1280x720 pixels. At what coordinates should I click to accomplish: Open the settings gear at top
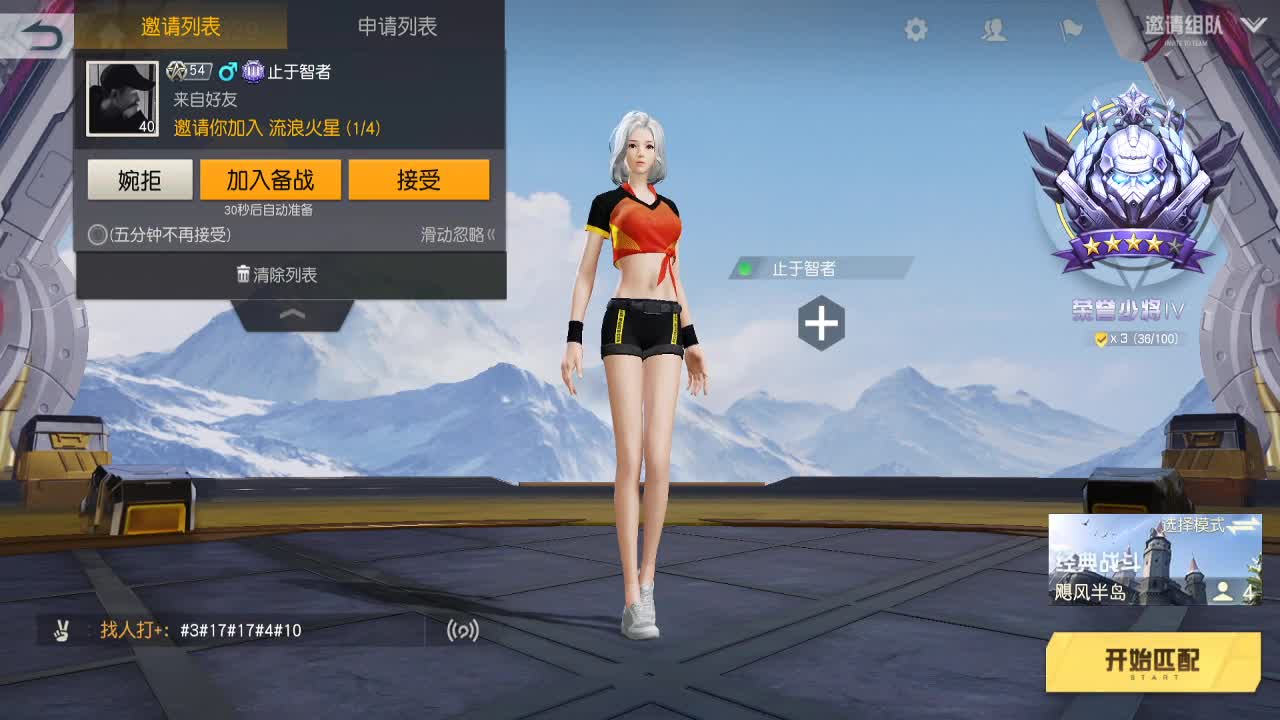[x=914, y=30]
